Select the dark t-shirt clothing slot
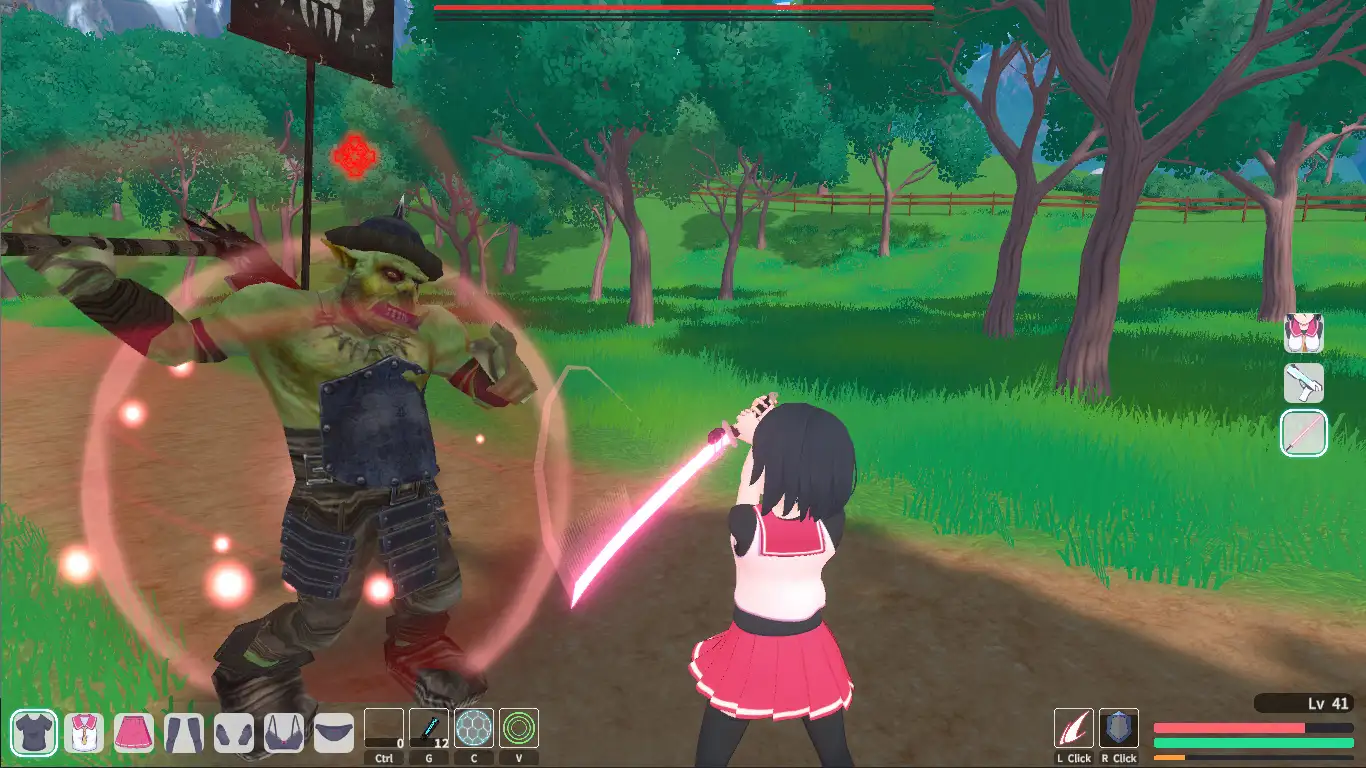This screenshot has width=1366, height=768. (x=34, y=733)
